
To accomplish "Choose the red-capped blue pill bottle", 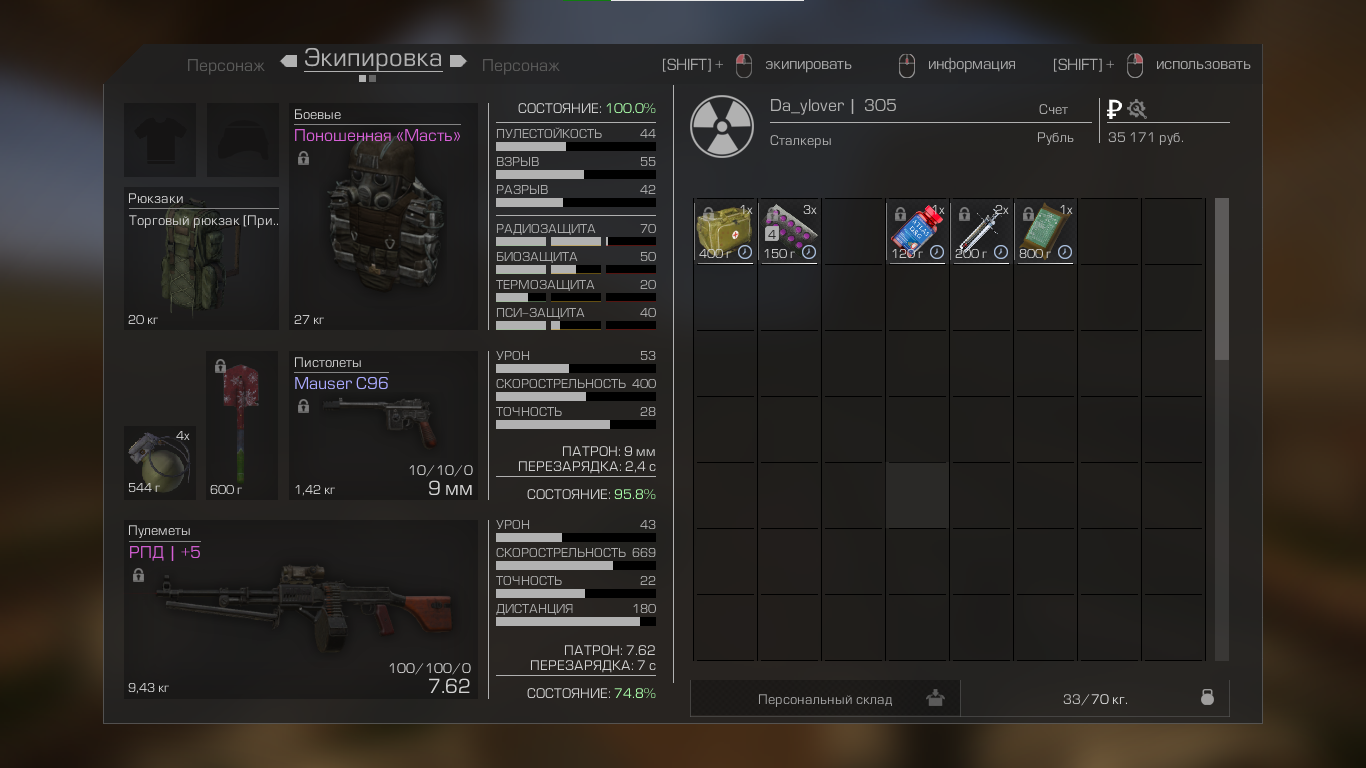I will coord(917,231).
